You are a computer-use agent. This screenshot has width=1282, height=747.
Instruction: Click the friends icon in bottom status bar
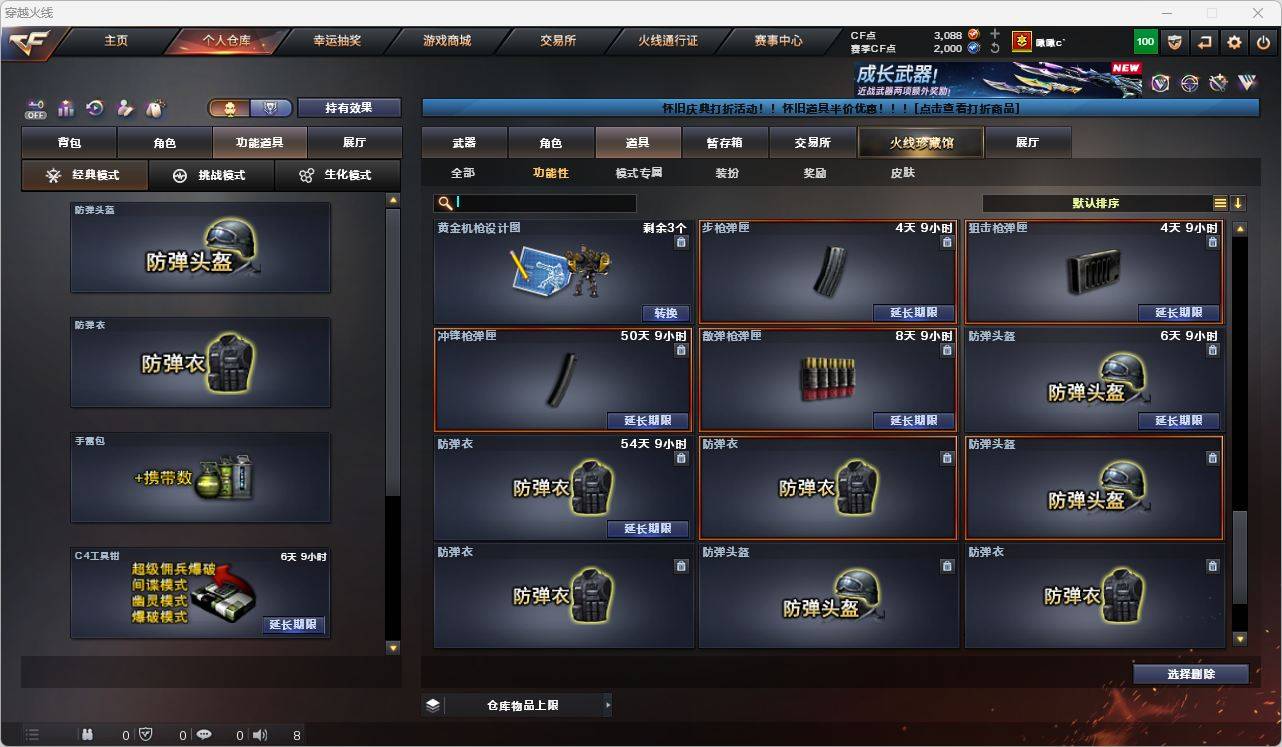click(87, 734)
